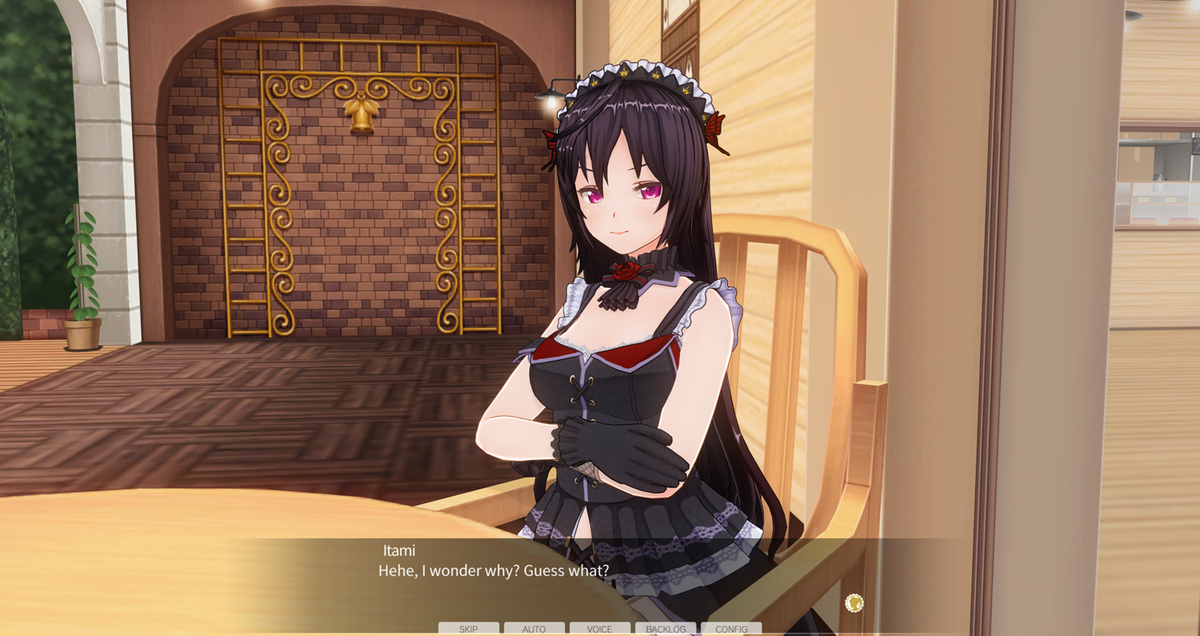Image resolution: width=1200 pixels, height=636 pixels.
Task: Enable AUTO dialogue advance
Action: [534, 629]
